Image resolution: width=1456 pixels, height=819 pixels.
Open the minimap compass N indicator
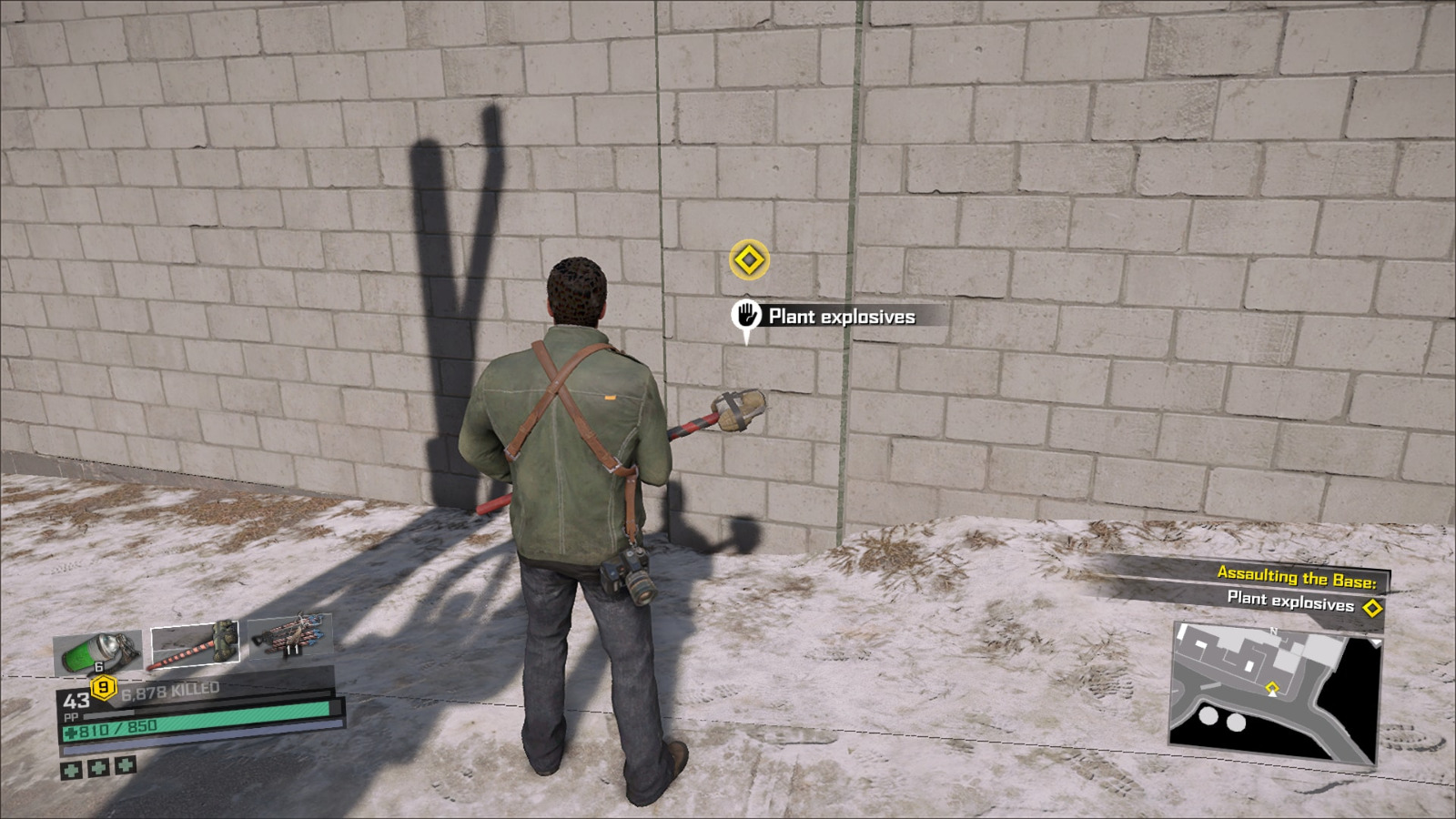point(1274,632)
